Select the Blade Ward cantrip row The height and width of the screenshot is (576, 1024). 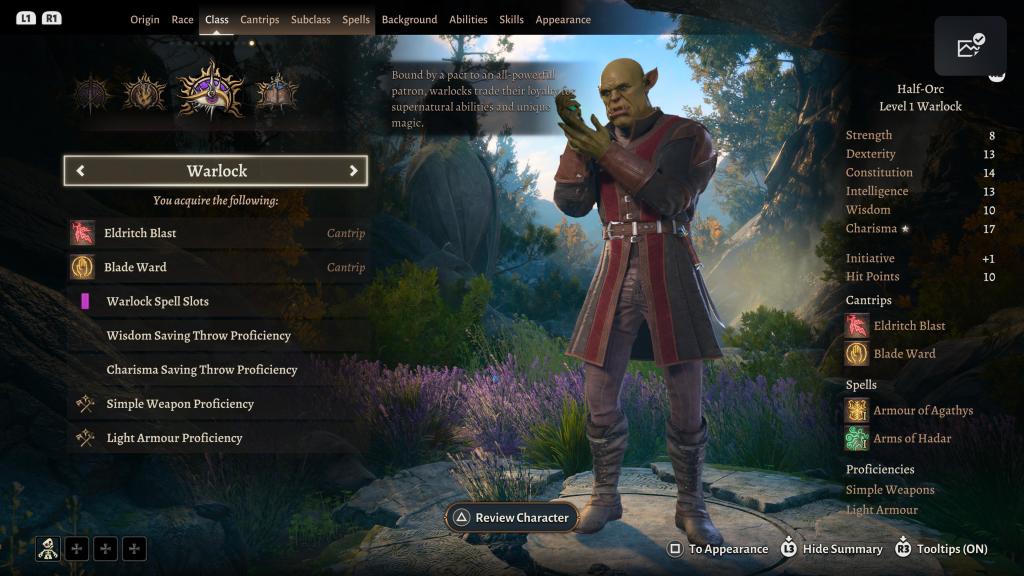coord(217,267)
